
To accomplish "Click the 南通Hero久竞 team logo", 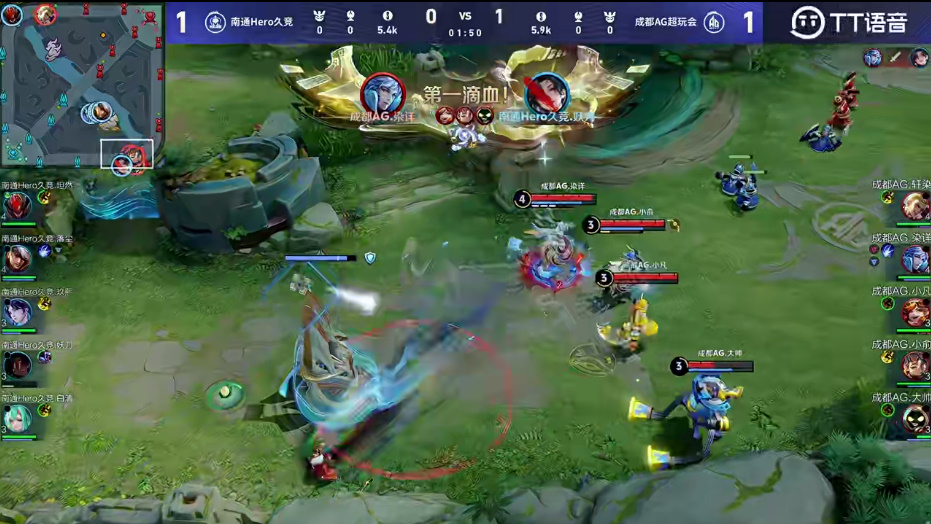I will 214,22.
